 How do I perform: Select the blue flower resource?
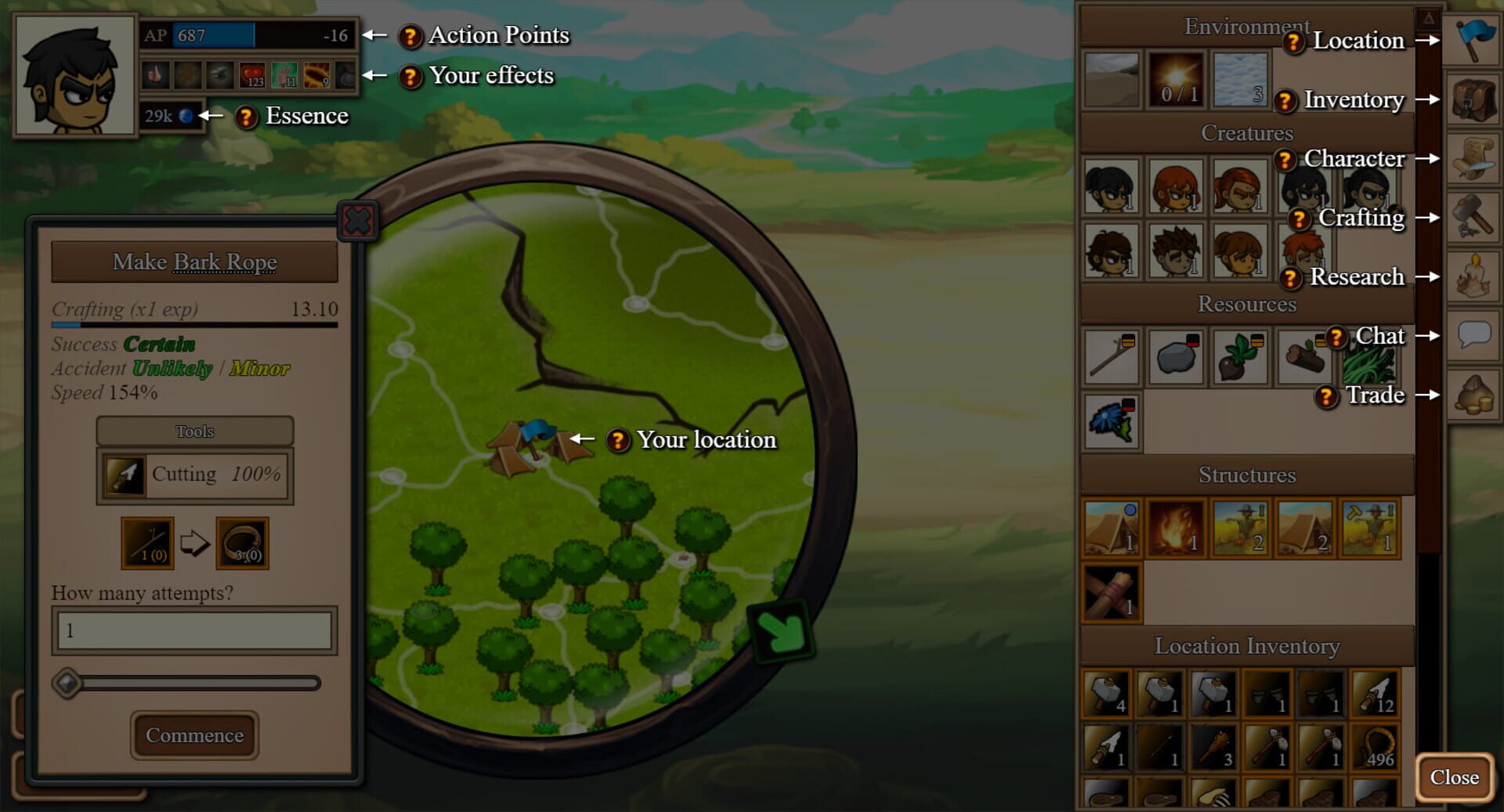(1111, 422)
